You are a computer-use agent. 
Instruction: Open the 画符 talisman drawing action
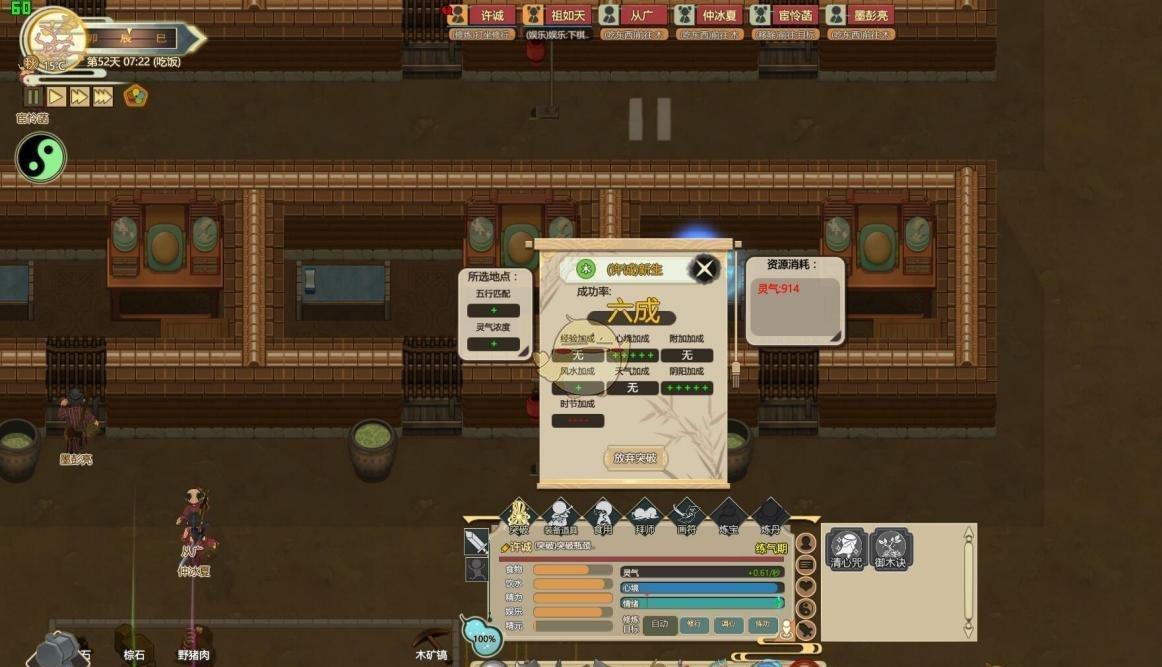click(686, 517)
